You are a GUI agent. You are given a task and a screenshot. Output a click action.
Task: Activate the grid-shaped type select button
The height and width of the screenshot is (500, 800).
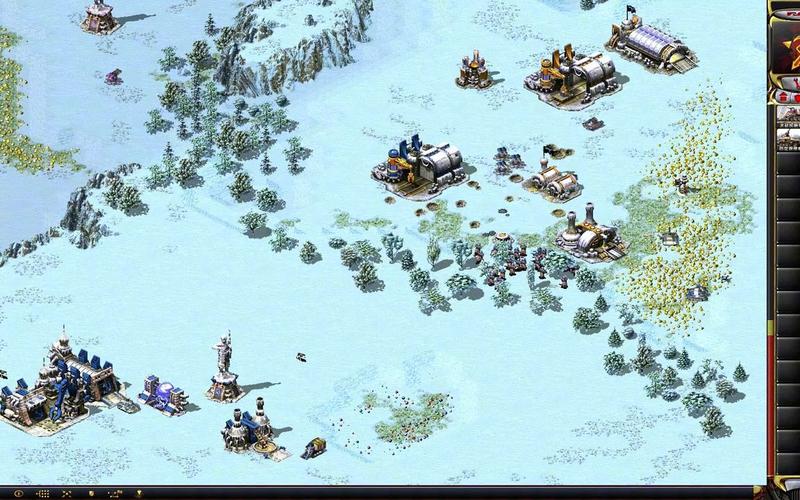point(43,493)
